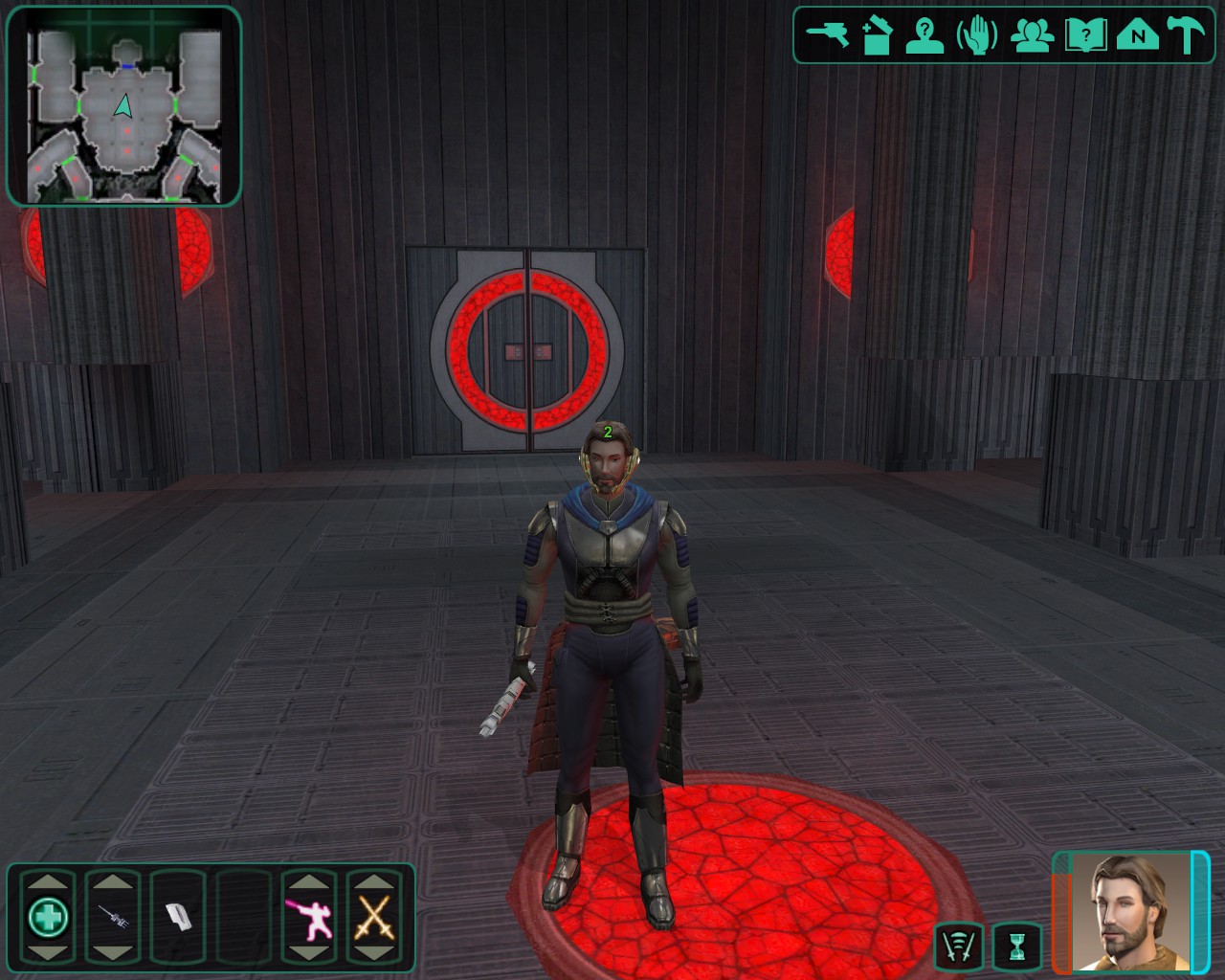Cycle the medpac slot upward
1225x980 pixels.
pos(48,880)
